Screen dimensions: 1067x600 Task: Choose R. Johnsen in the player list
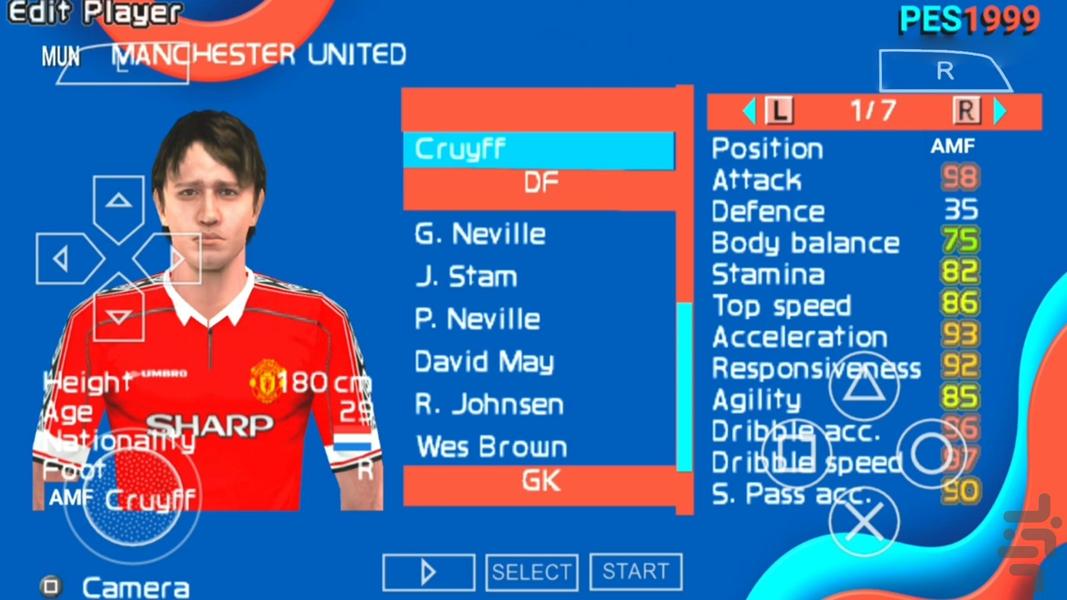pos(489,405)
